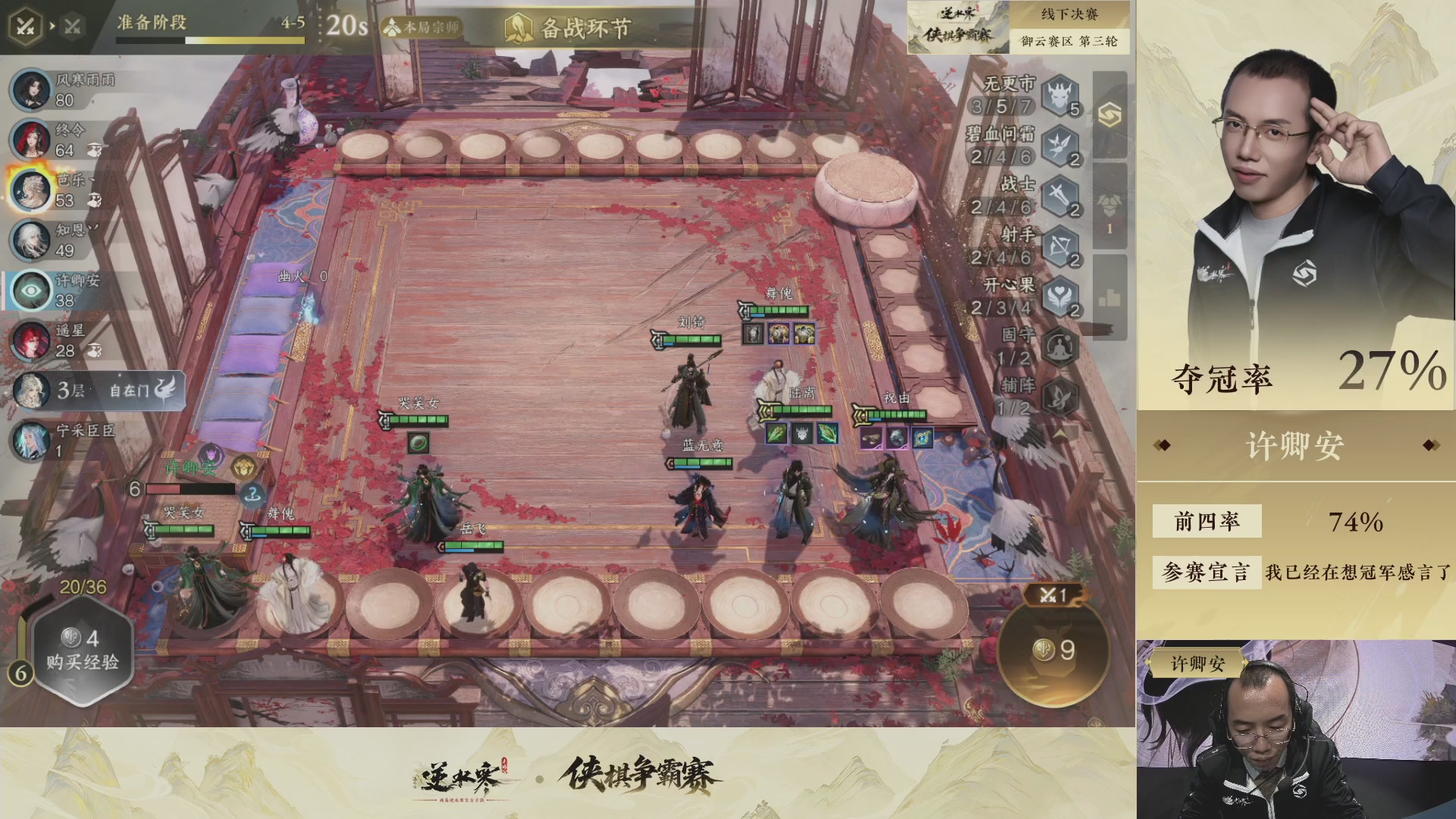
Task: Click the preparation phase progress bar
Action: (210, 40)
